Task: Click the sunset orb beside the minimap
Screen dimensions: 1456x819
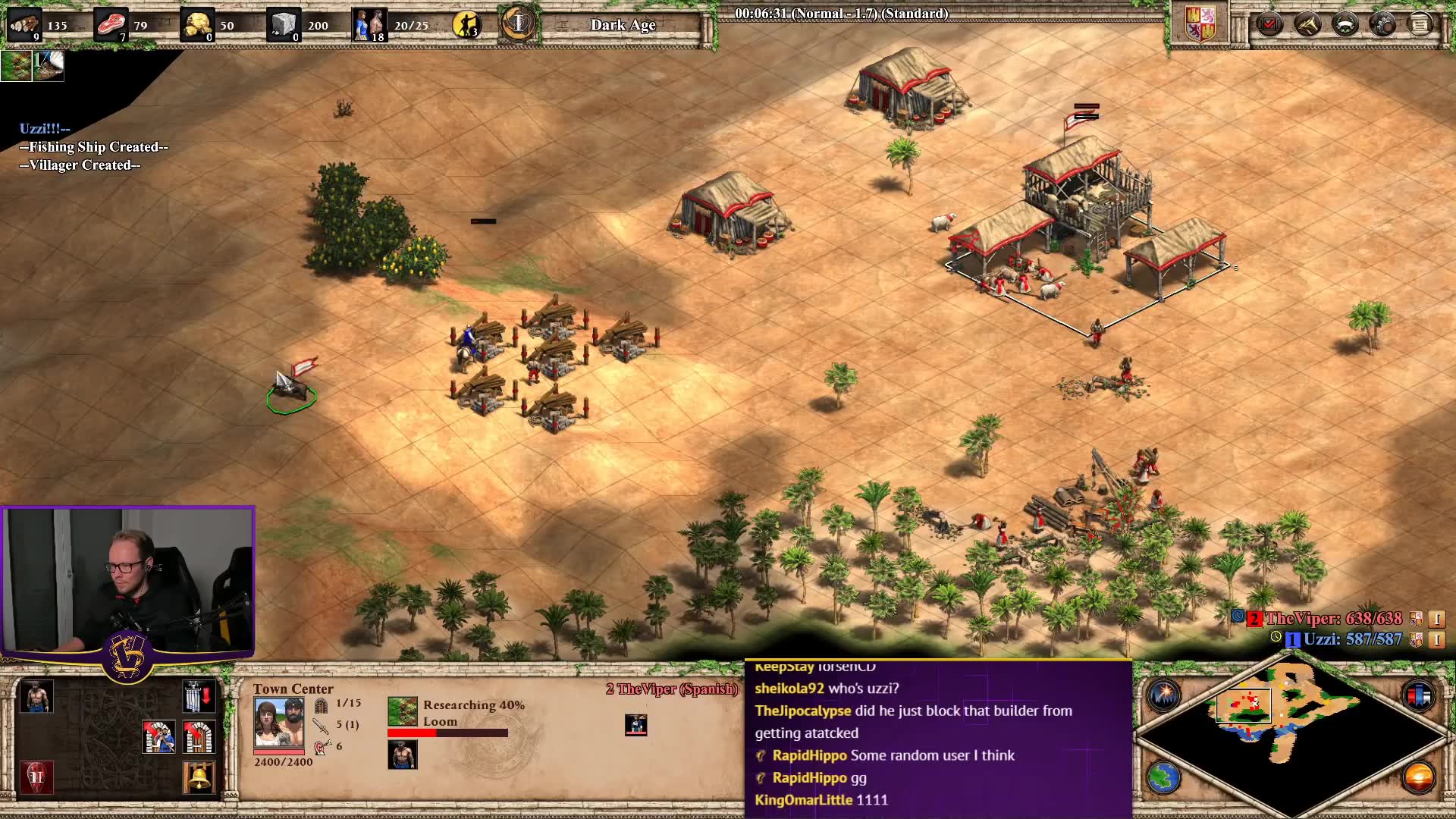Action: 1418,778
